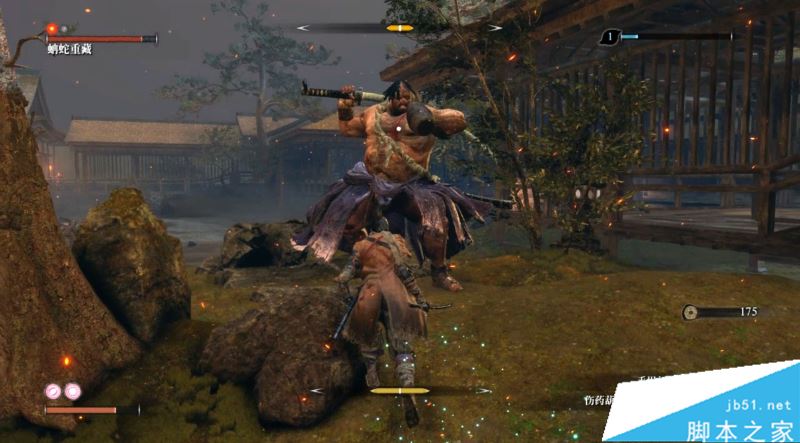Click the sen coin icon beside 175
This screenshot has width=800, height=443.
pos(690,312)
